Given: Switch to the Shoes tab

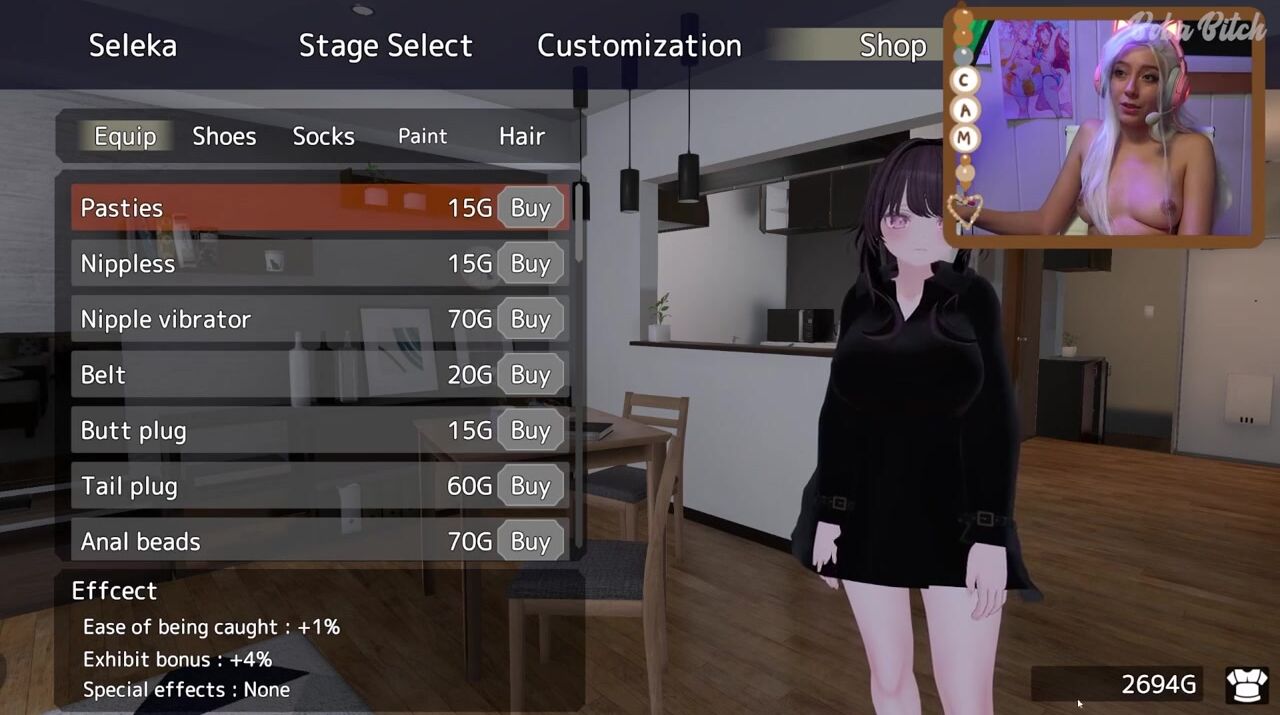Looking at the screenshot, I should [x=224, y=136].
